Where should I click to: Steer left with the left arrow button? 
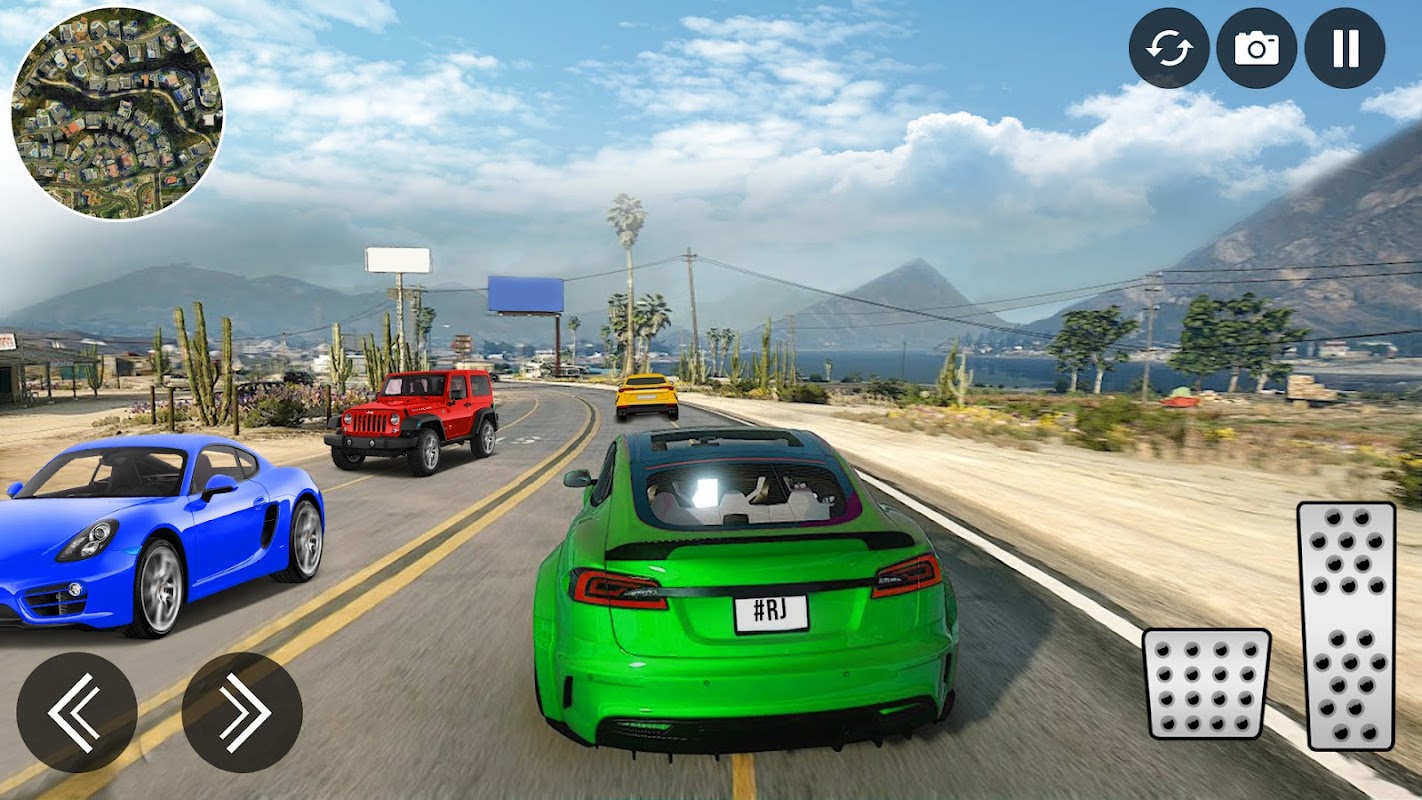[77, 712]
